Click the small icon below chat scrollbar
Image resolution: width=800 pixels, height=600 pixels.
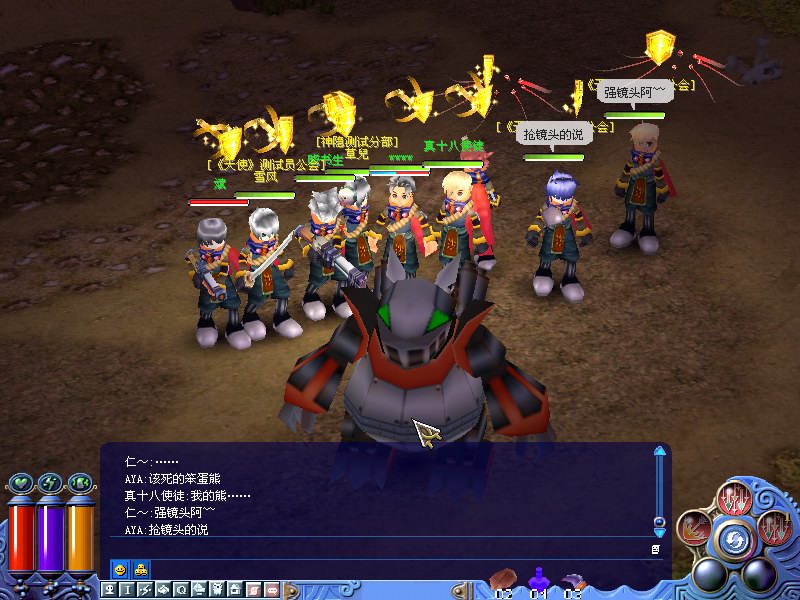(x=656, y=549)
